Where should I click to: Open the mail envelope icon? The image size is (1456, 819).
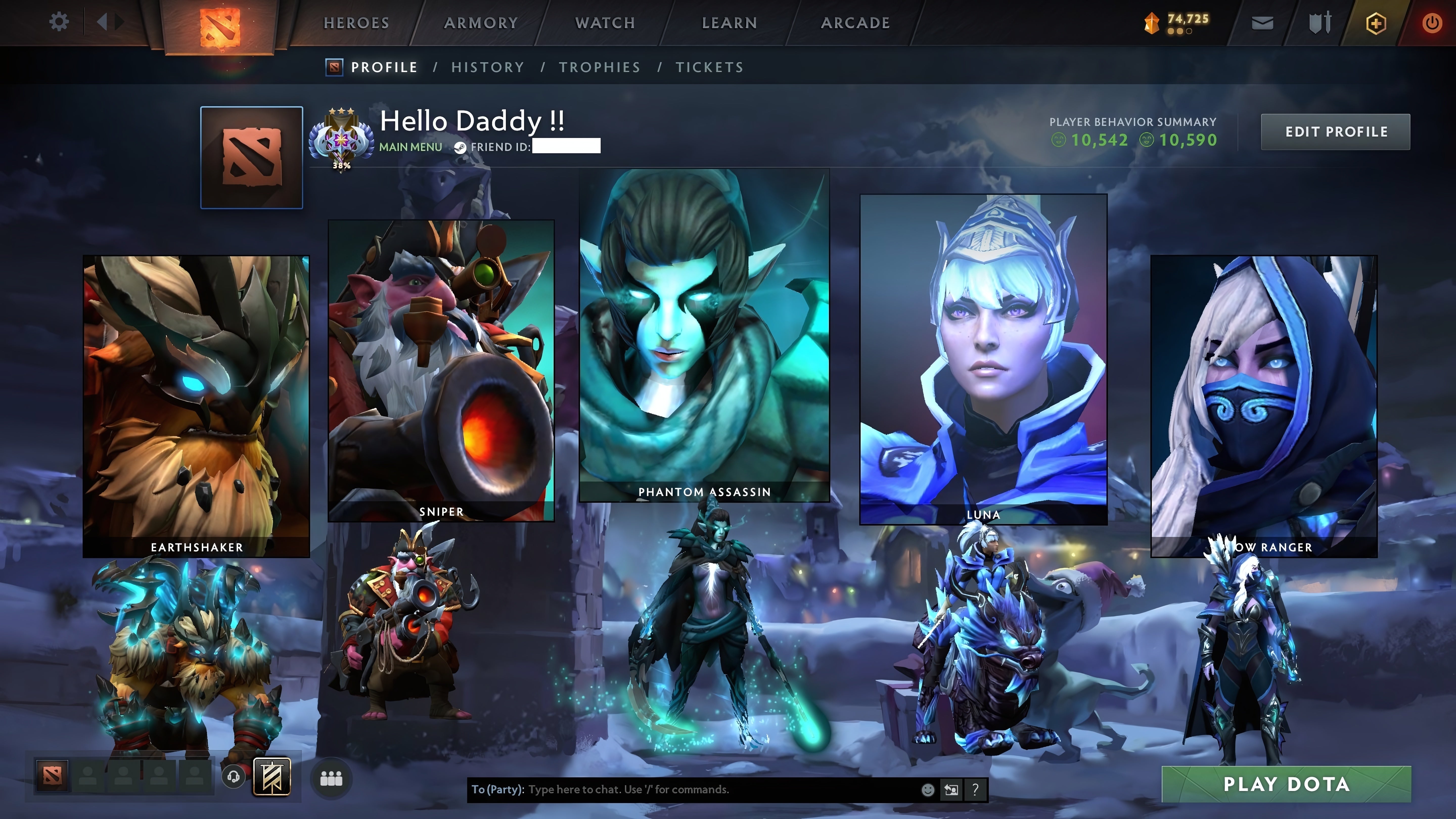pyautogui.click(x=1262, y=23)
